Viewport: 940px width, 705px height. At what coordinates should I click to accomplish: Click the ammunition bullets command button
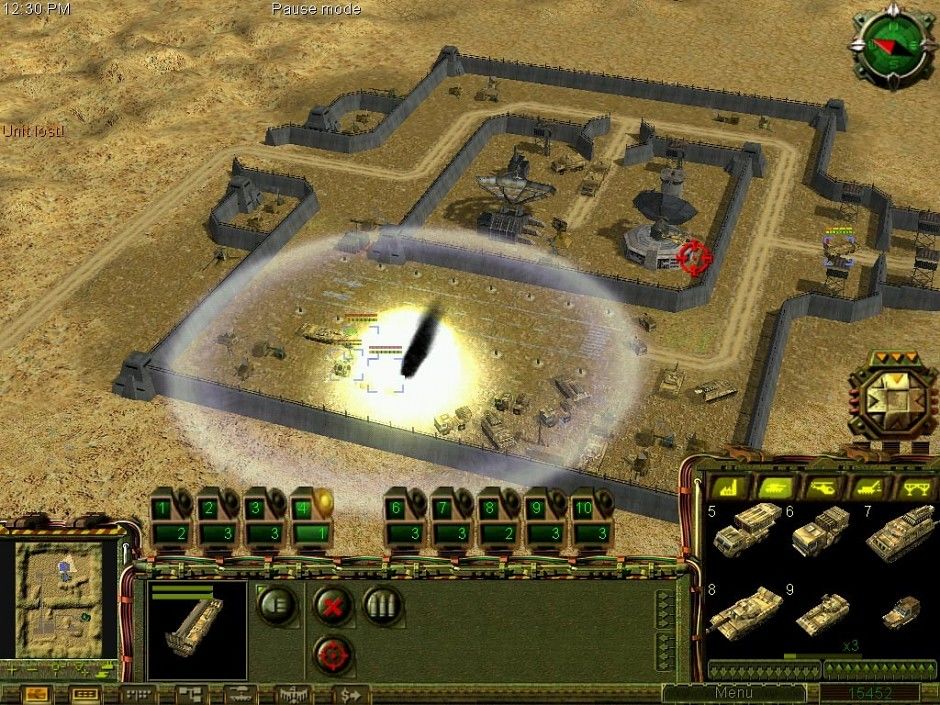(x=382, y=605)
